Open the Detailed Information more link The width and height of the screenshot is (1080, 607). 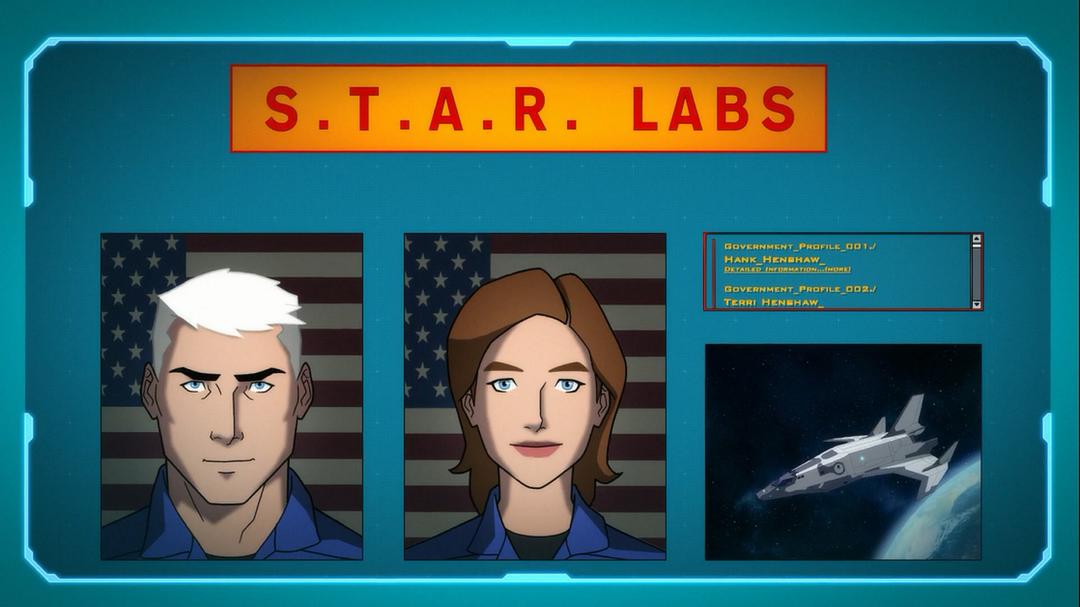[x=787, y=269]
